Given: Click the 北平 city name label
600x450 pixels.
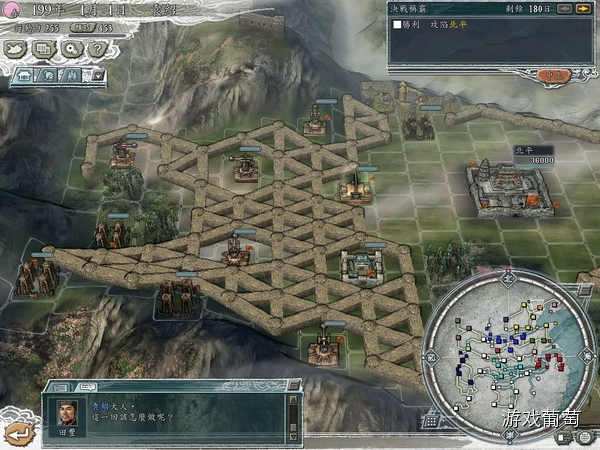Looking at the screenshot, I should pos(525,148).
